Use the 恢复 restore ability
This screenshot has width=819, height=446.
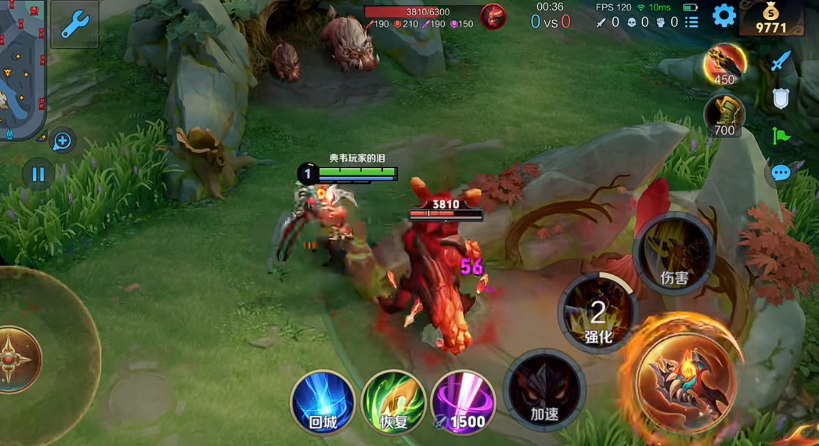(393, 402)
